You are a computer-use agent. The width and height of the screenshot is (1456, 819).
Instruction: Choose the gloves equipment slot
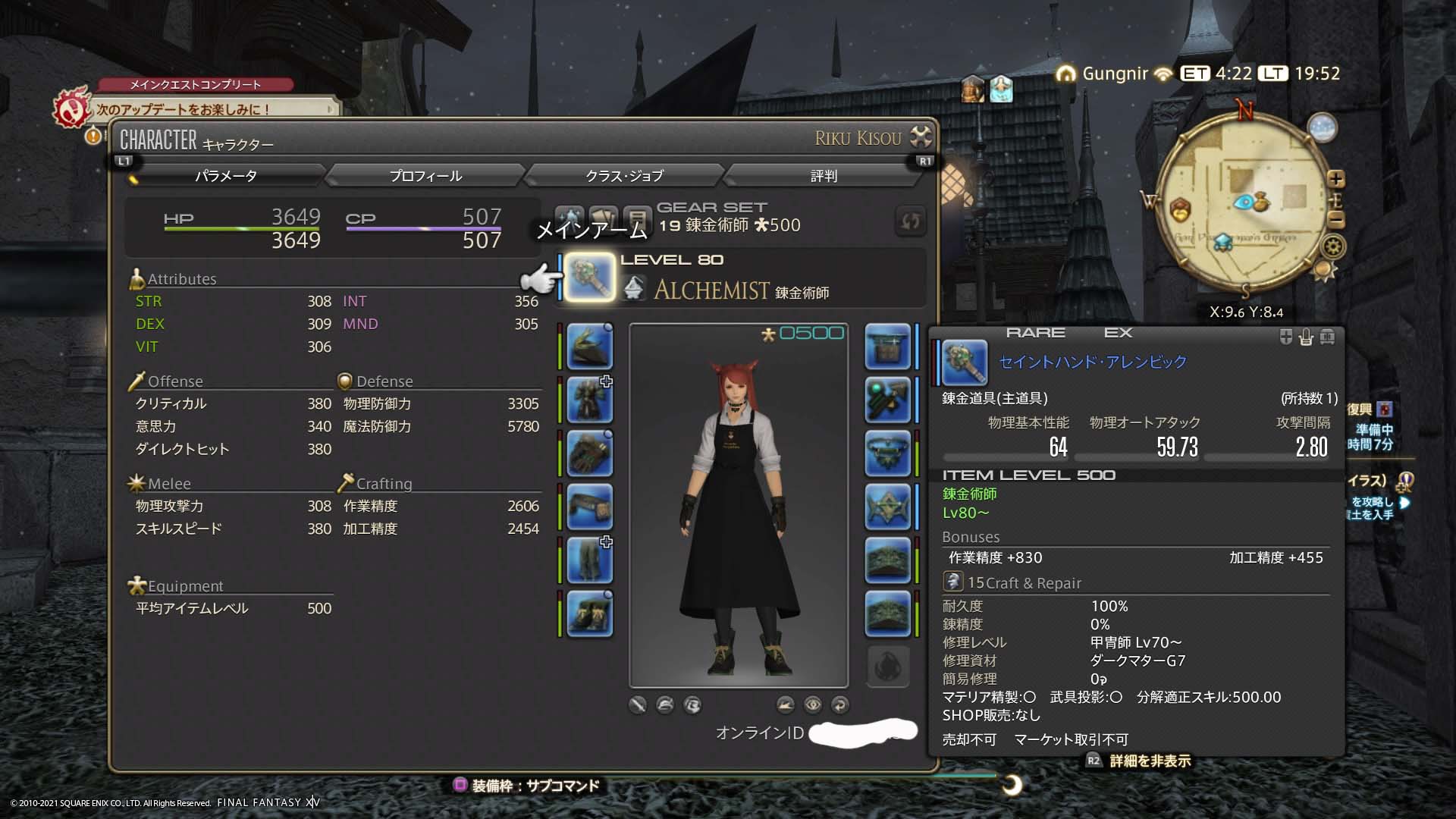(x=589, y=453)
